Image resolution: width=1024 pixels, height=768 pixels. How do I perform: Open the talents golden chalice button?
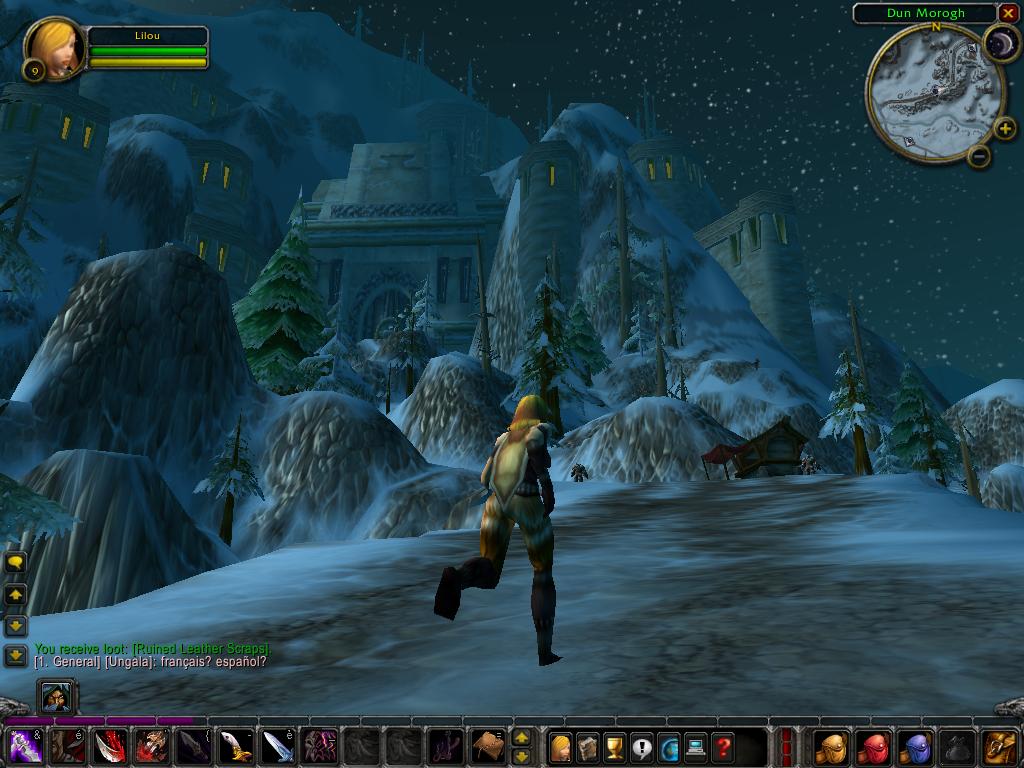point(615,747)
